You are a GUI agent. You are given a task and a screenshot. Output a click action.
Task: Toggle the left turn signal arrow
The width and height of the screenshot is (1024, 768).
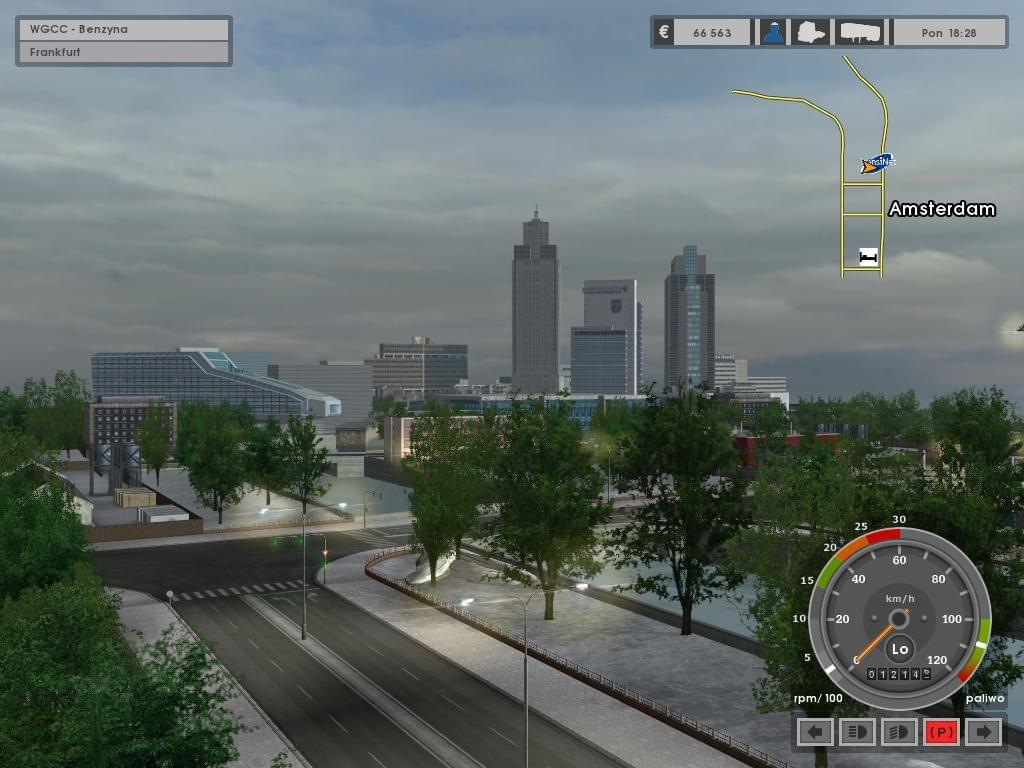[816, 732]
